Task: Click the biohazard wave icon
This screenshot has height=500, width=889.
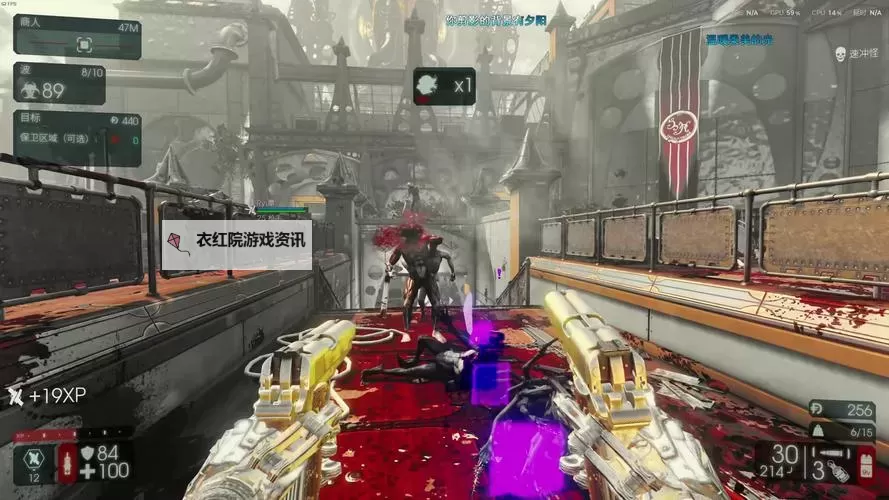Action: [x=31, y=90]
